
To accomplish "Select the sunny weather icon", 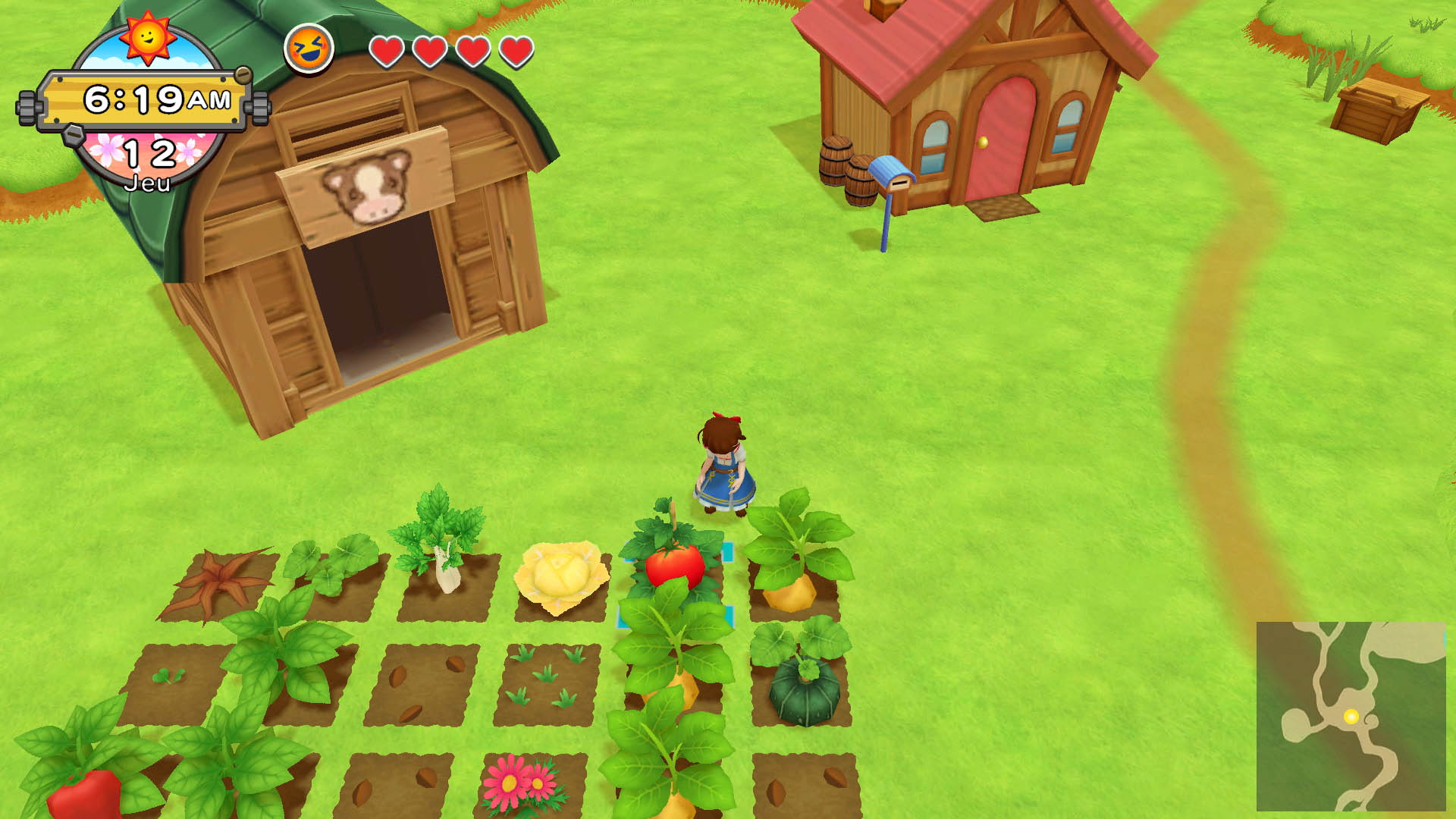I will coord(147,36).
